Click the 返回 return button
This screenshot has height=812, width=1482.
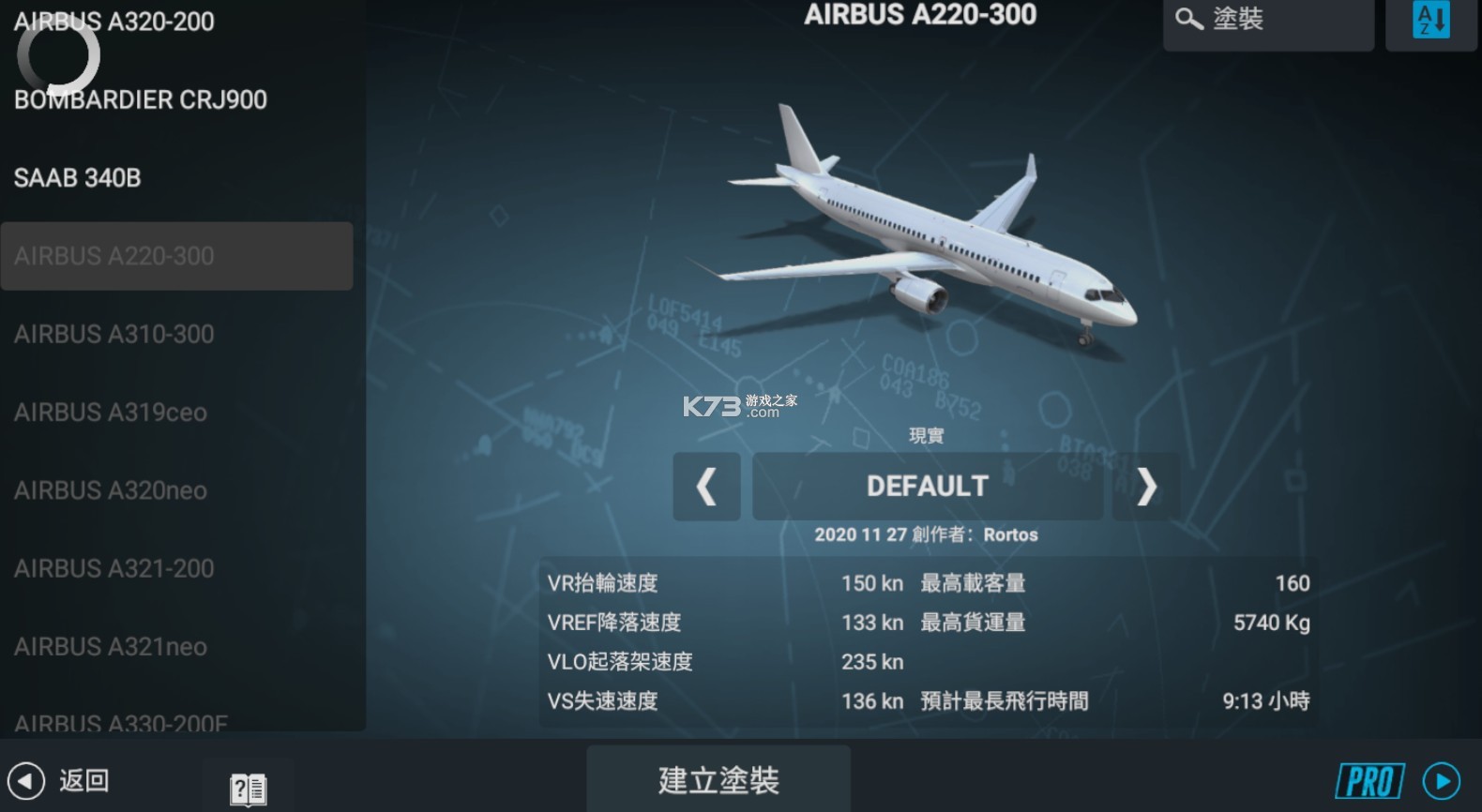click(x=83, y=780)
